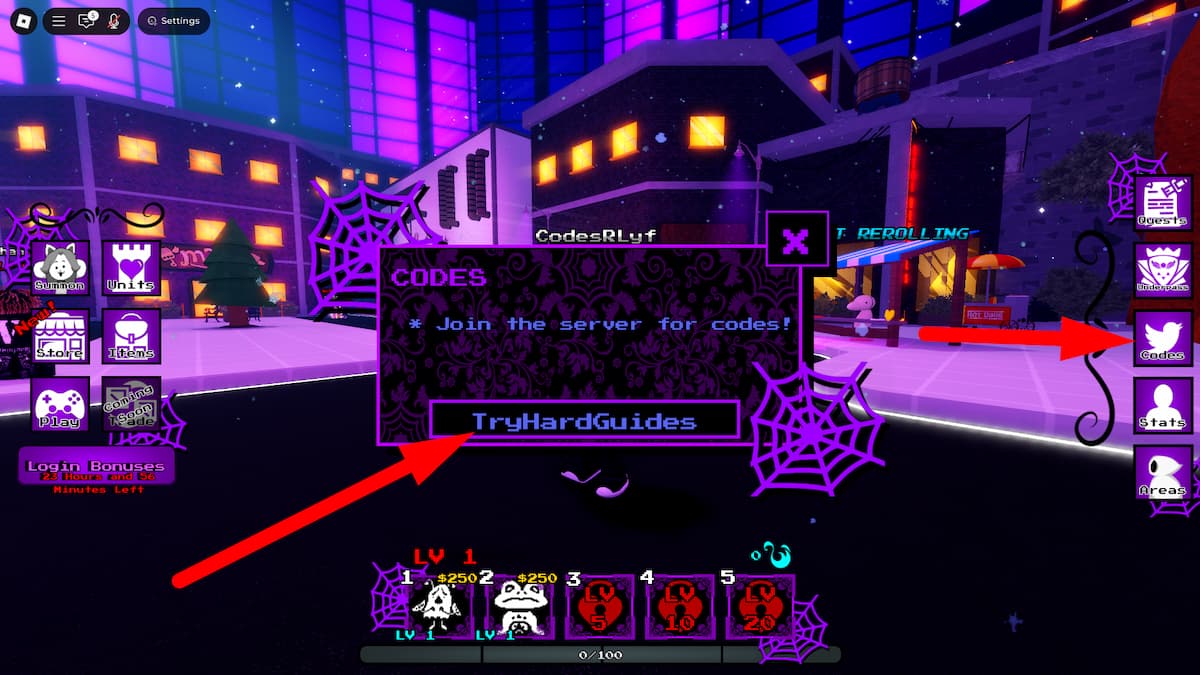
Task: Close the Codes window
Action: (x=797, y=240)
